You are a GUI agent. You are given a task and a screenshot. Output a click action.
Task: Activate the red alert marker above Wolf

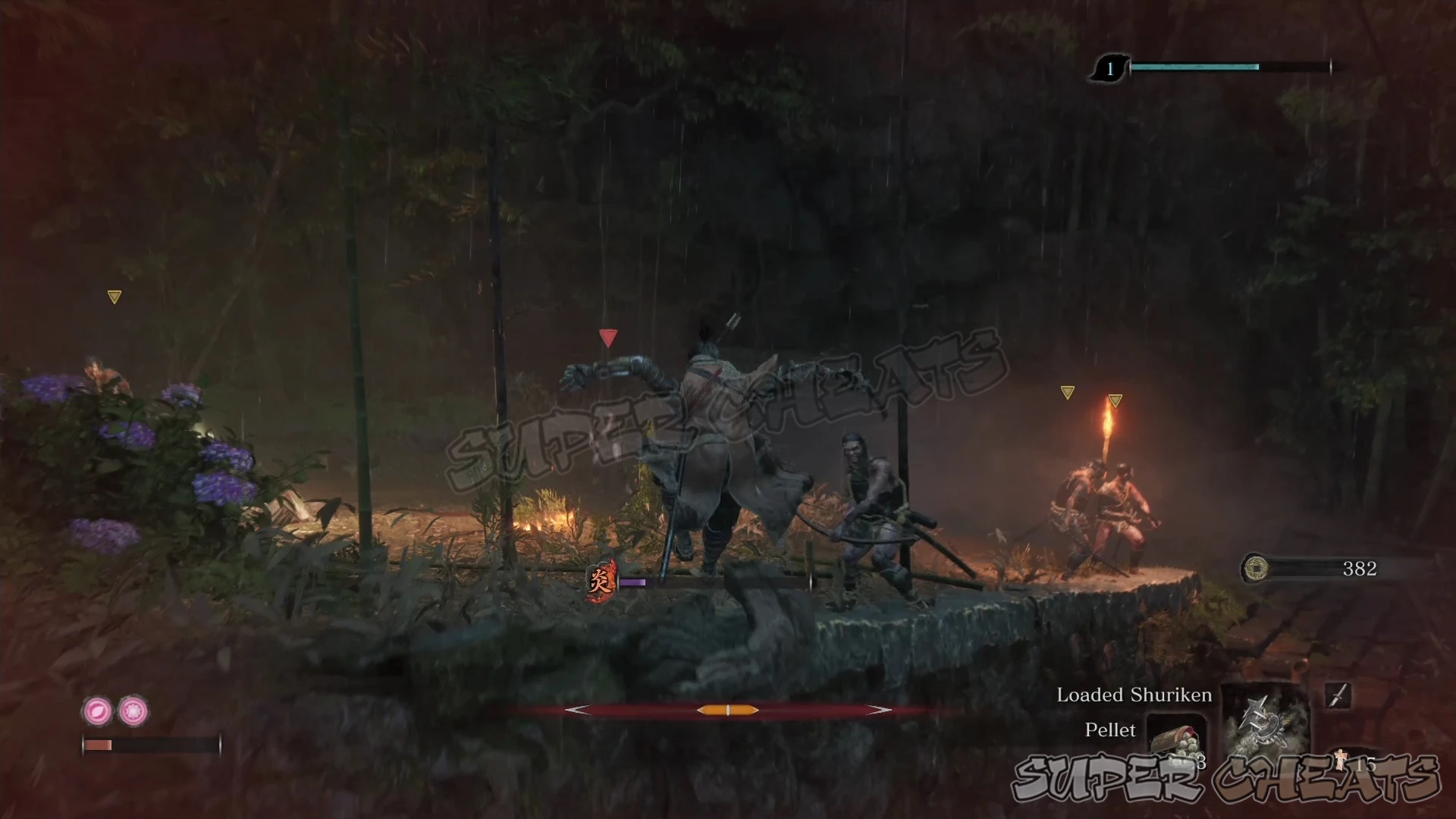point(608,337)
